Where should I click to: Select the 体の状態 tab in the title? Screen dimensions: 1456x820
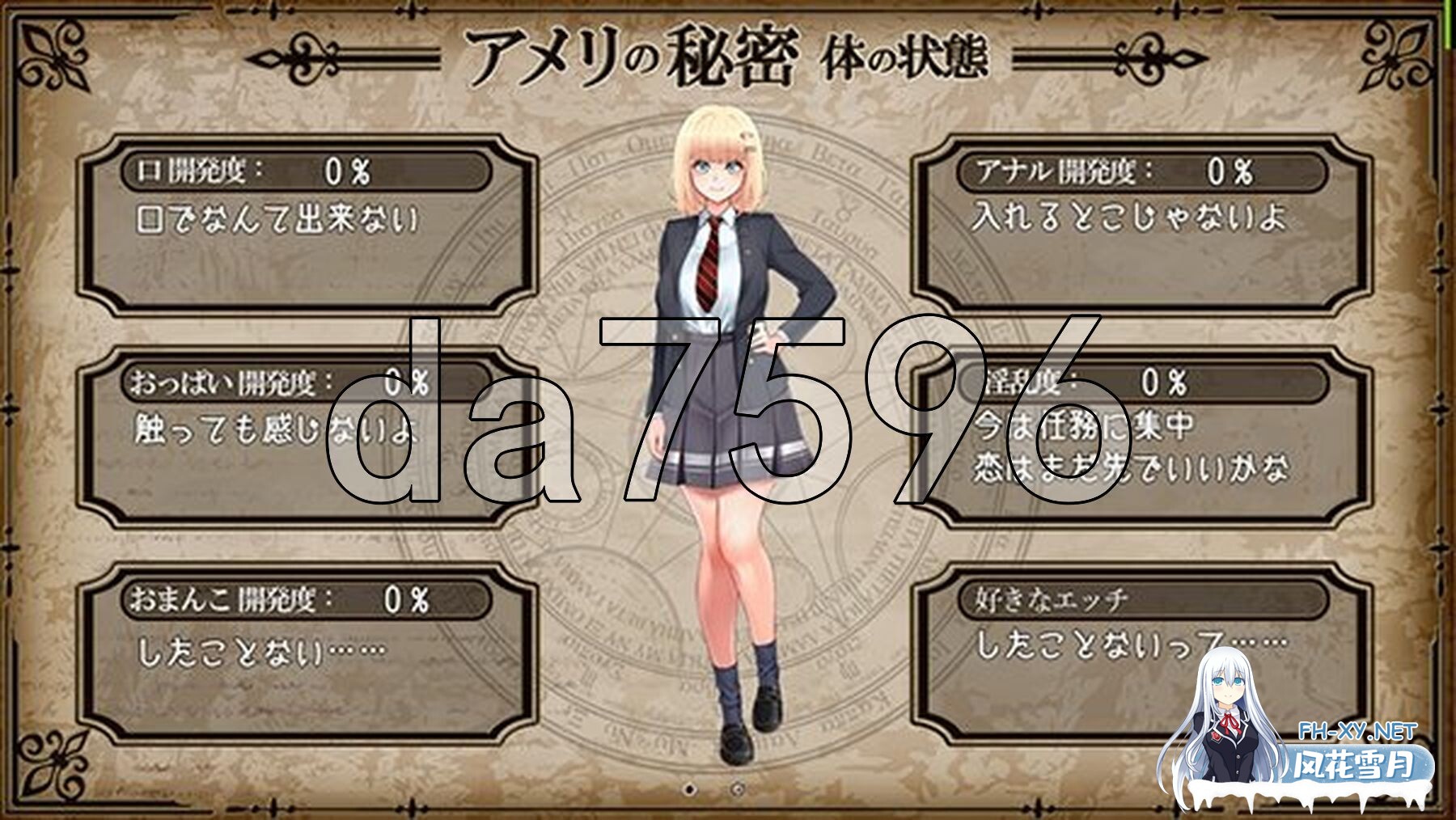point(906,55)
